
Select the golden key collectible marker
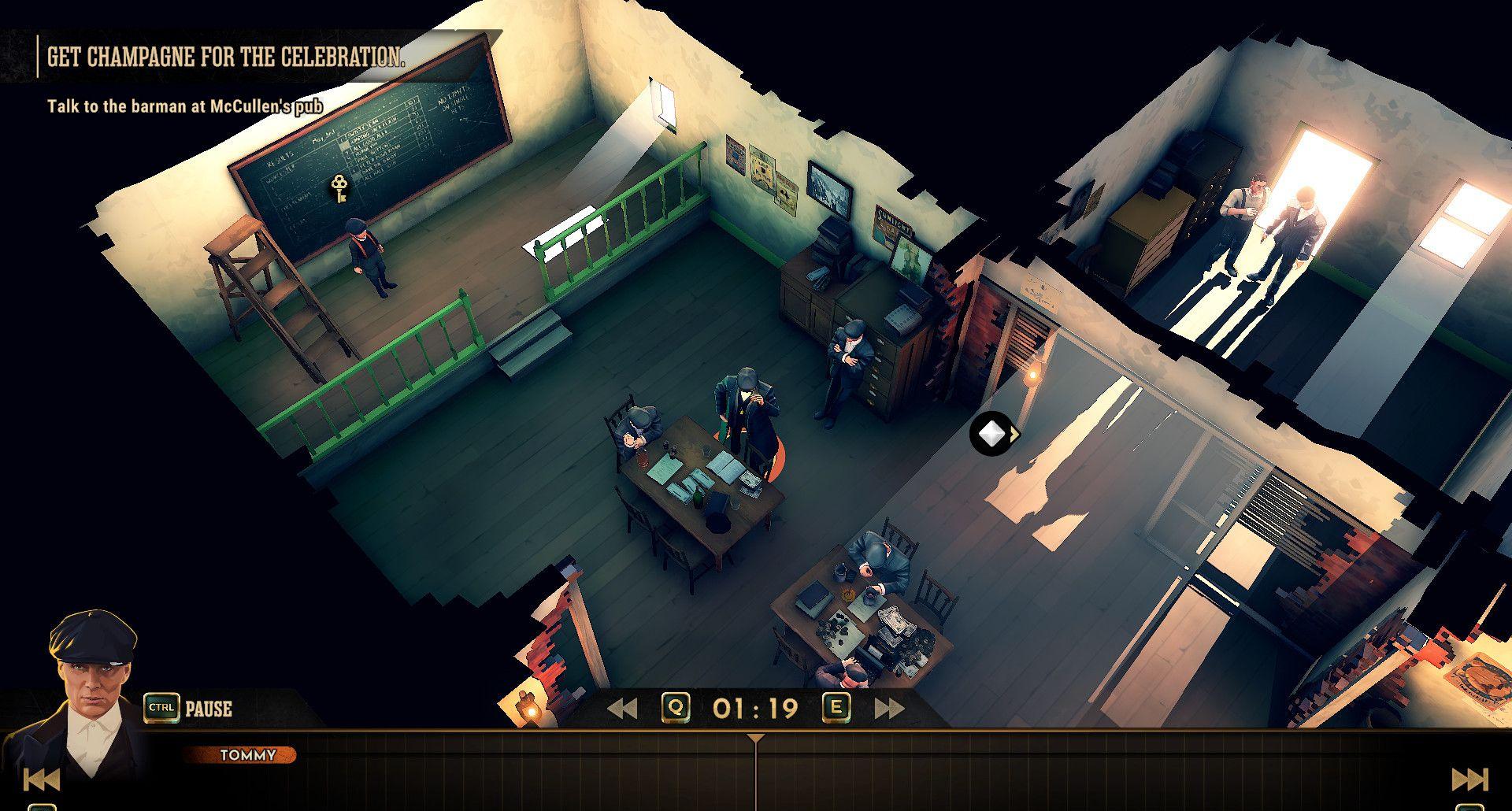(x=340, y=189)
